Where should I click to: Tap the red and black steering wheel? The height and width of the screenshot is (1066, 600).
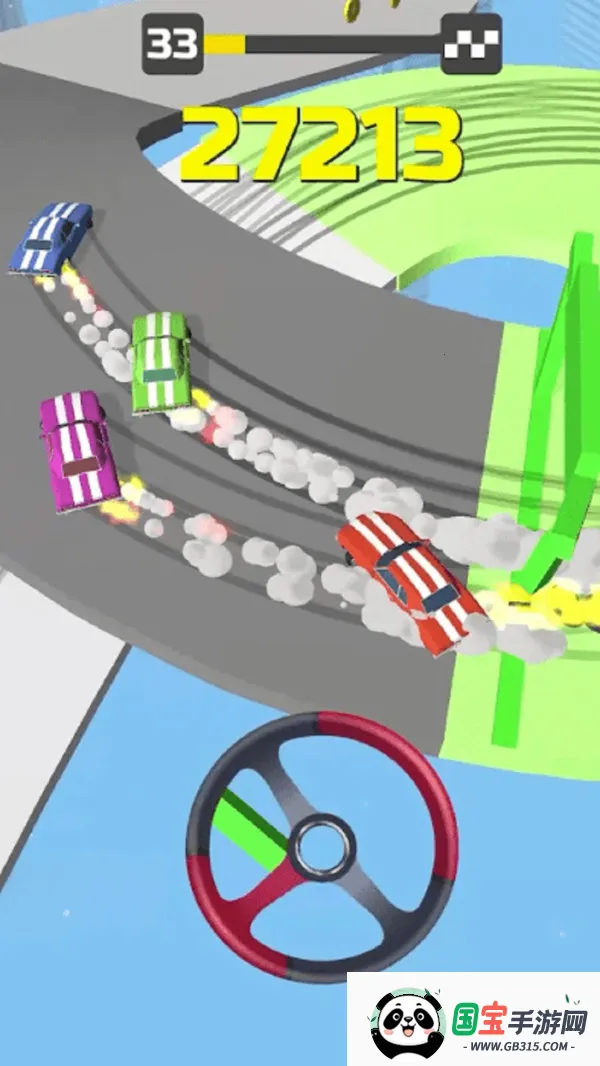click(322, 846)
